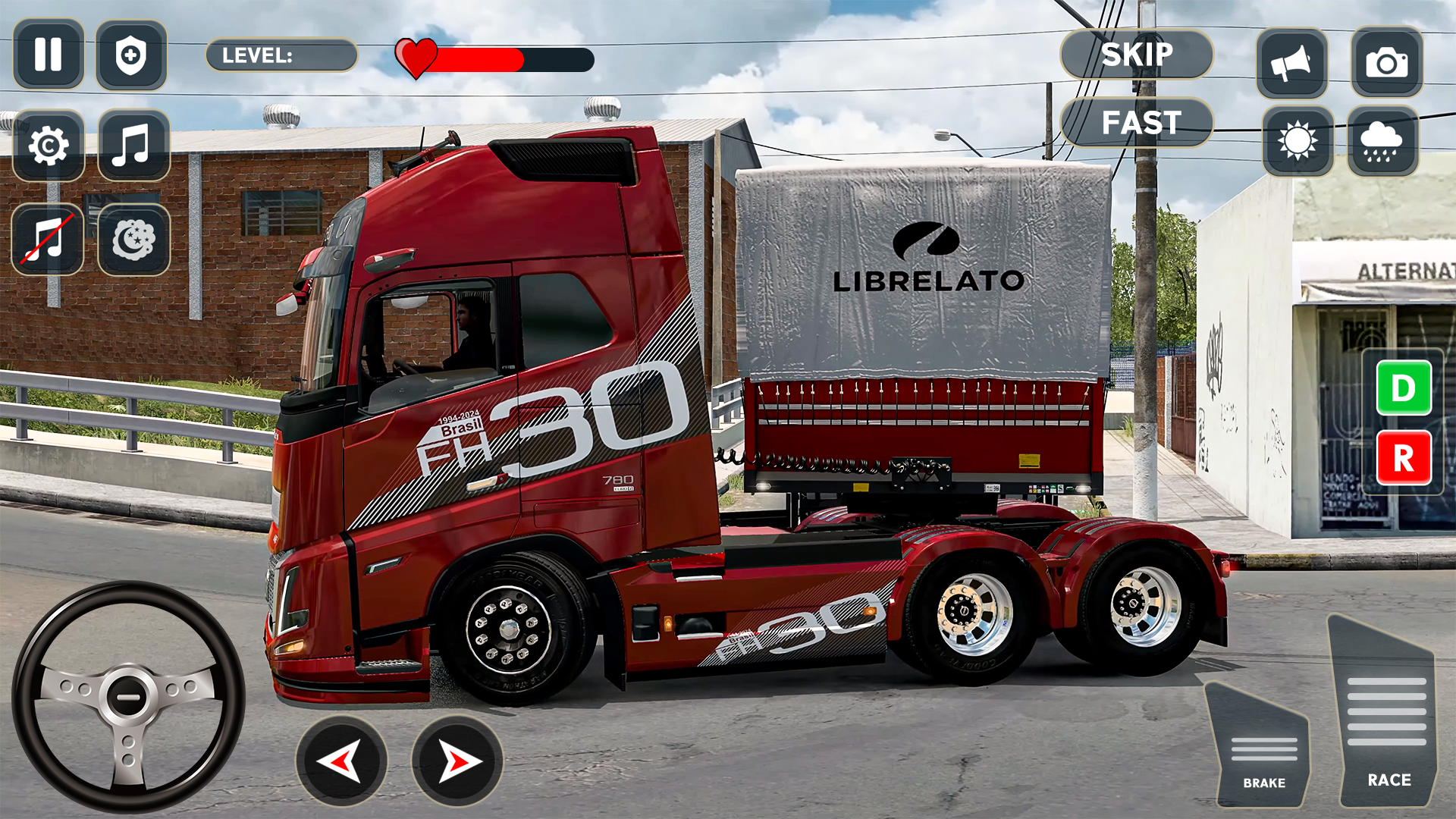Pause the game

coord(49,54)
